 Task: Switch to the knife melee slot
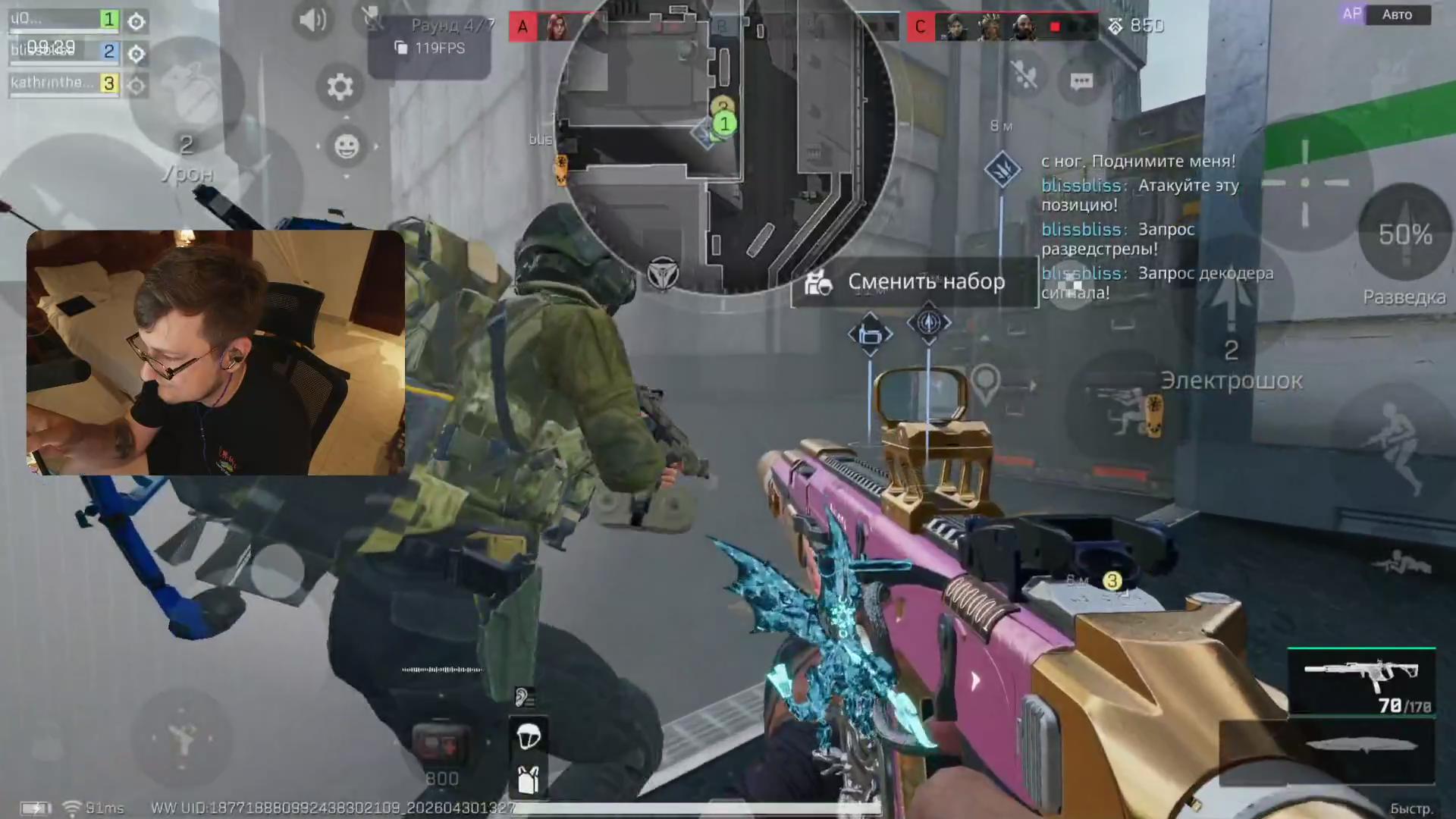click(1361, 745)
